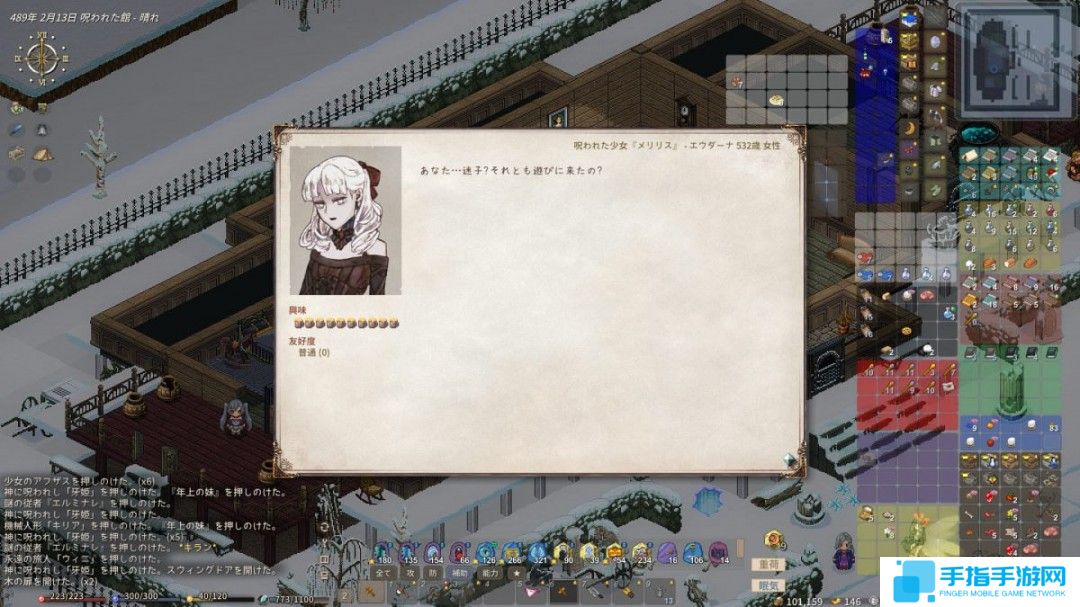Click the roman numeral clock widget

[41, 59]
